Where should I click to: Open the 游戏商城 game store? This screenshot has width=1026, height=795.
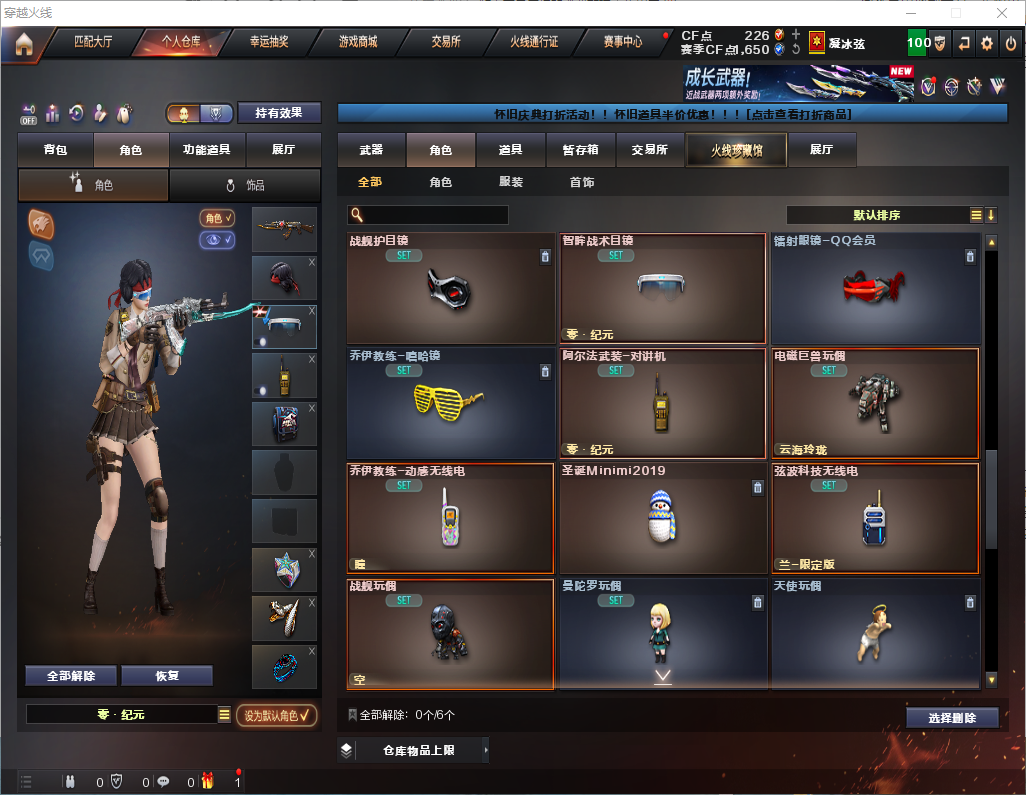(358, 42)
